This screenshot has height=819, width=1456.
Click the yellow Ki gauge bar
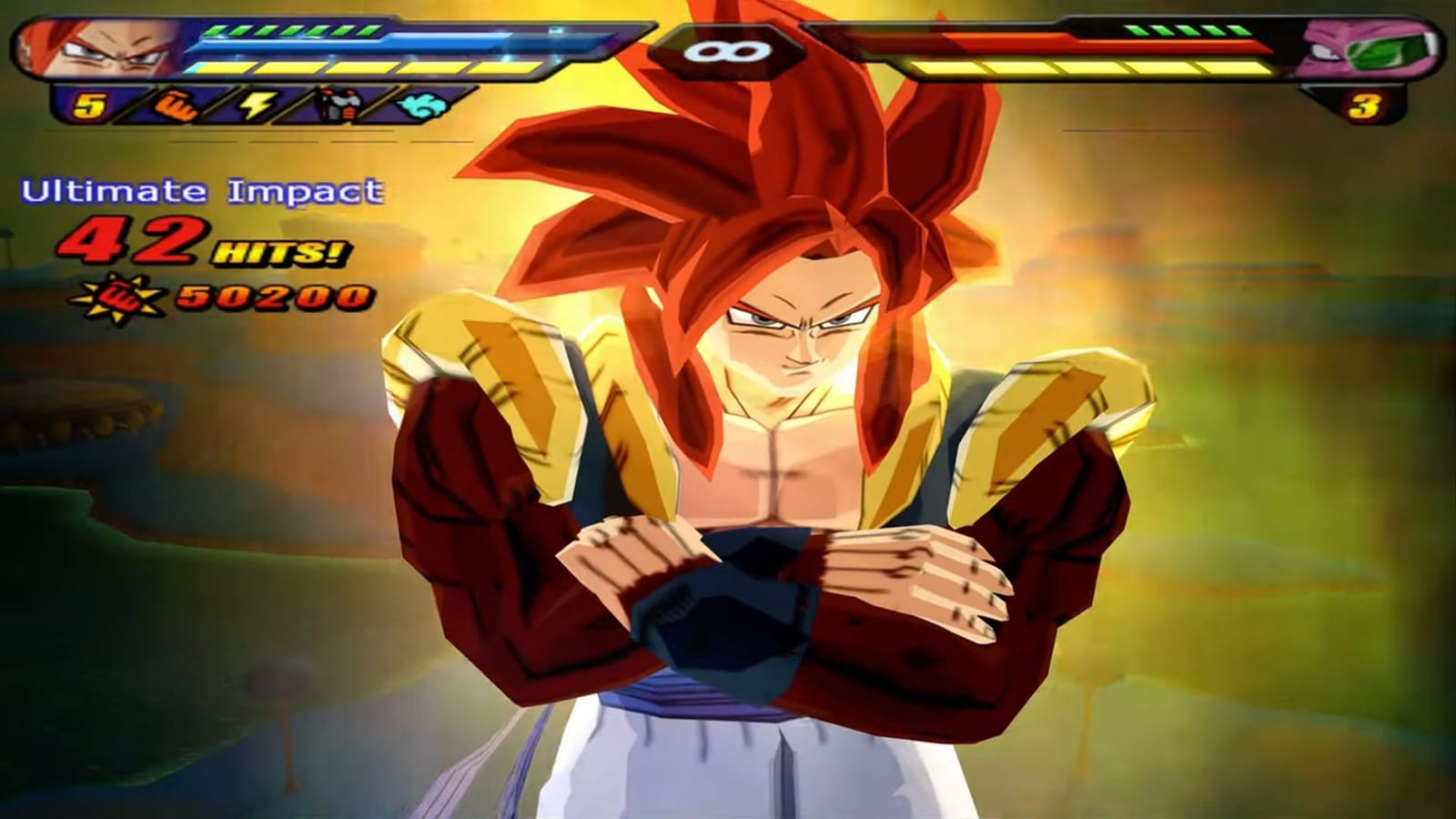[364, 70]
